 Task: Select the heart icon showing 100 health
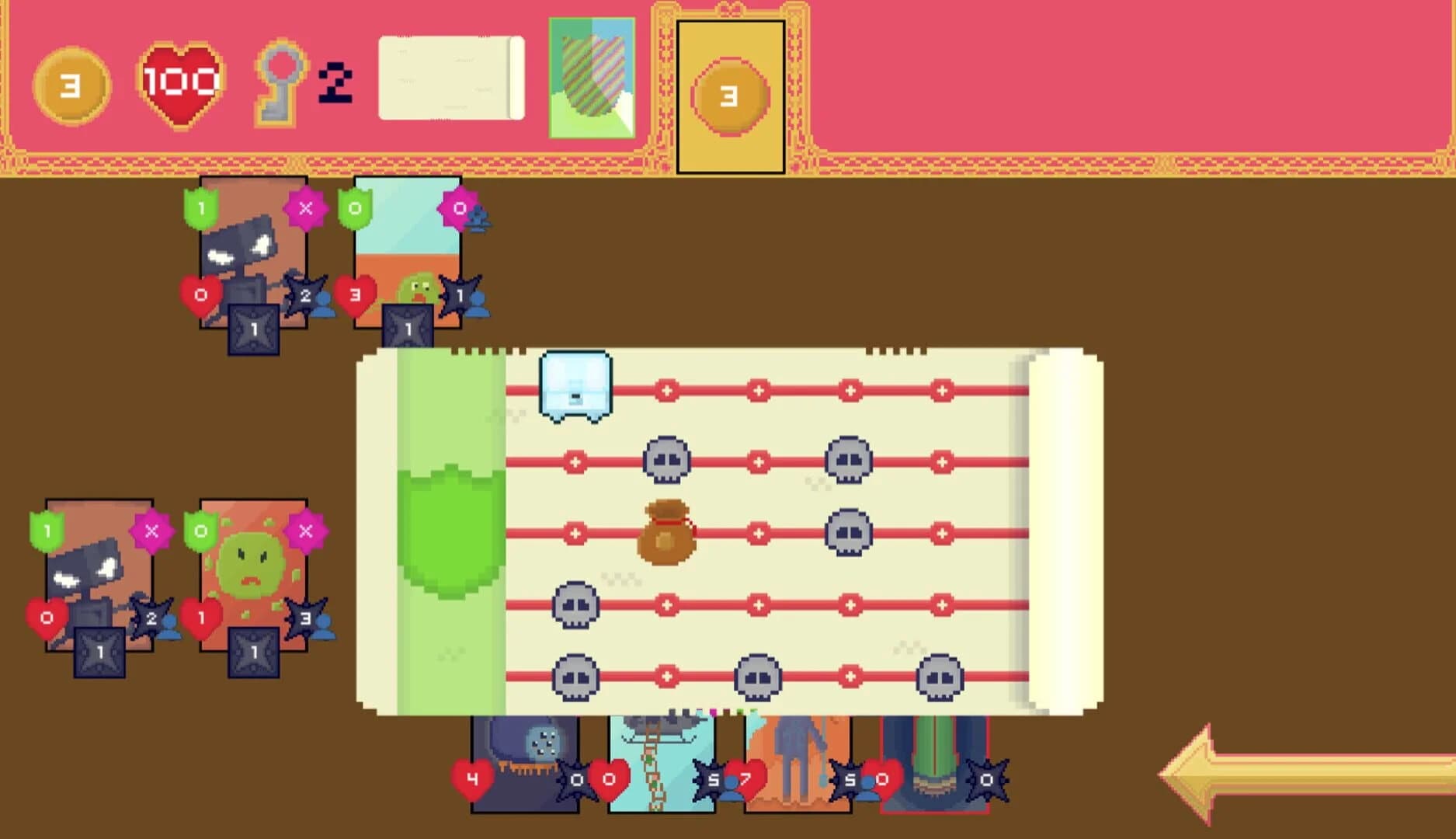(177, 80)
